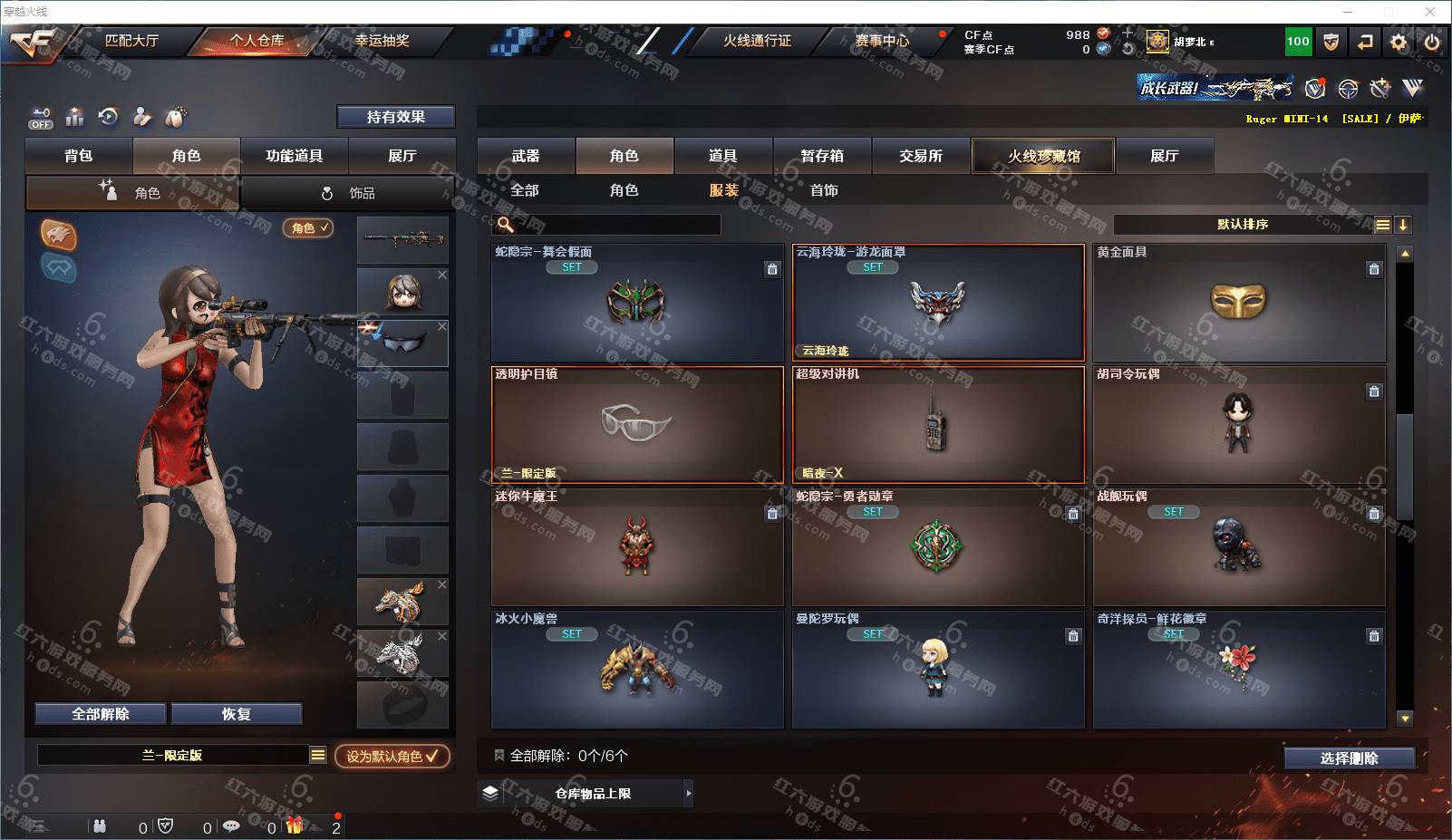1452x840 pixels.
Task: Select the 黄金面具 gold mask item
Action: [x=1238, y=304]
